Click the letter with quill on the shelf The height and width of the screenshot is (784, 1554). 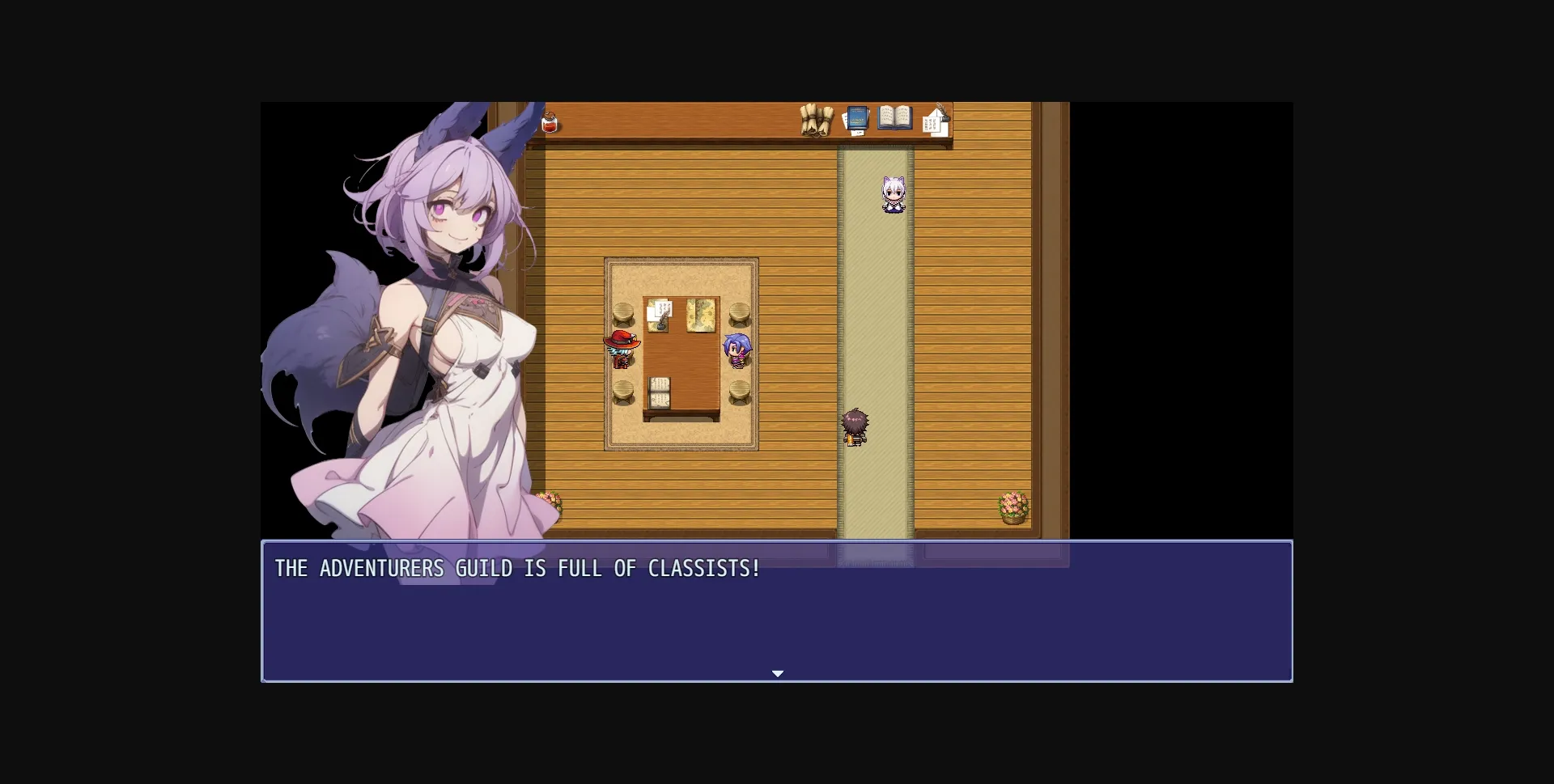tap(936, 120)
